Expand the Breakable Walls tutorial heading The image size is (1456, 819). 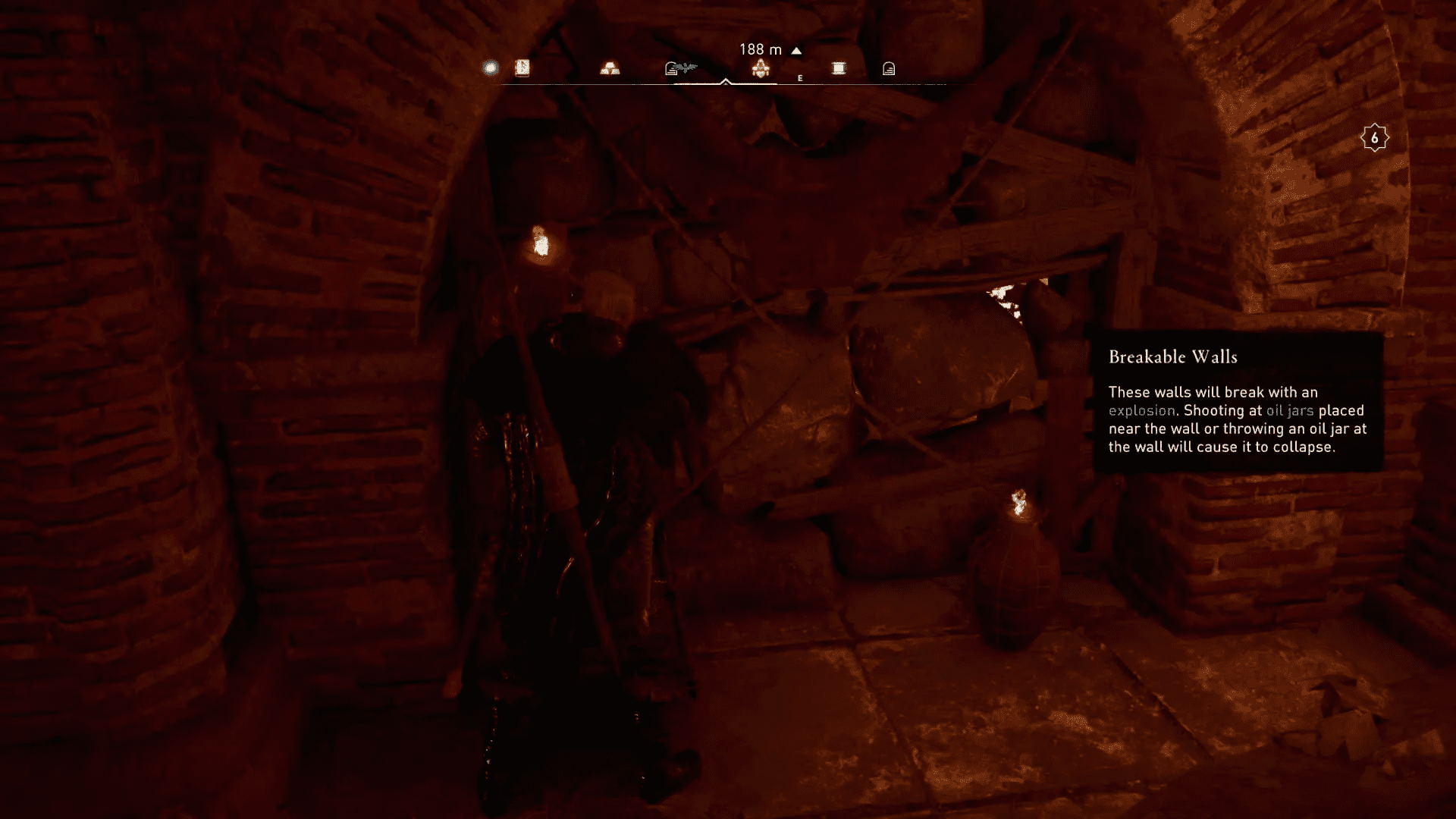(1174, 356)
